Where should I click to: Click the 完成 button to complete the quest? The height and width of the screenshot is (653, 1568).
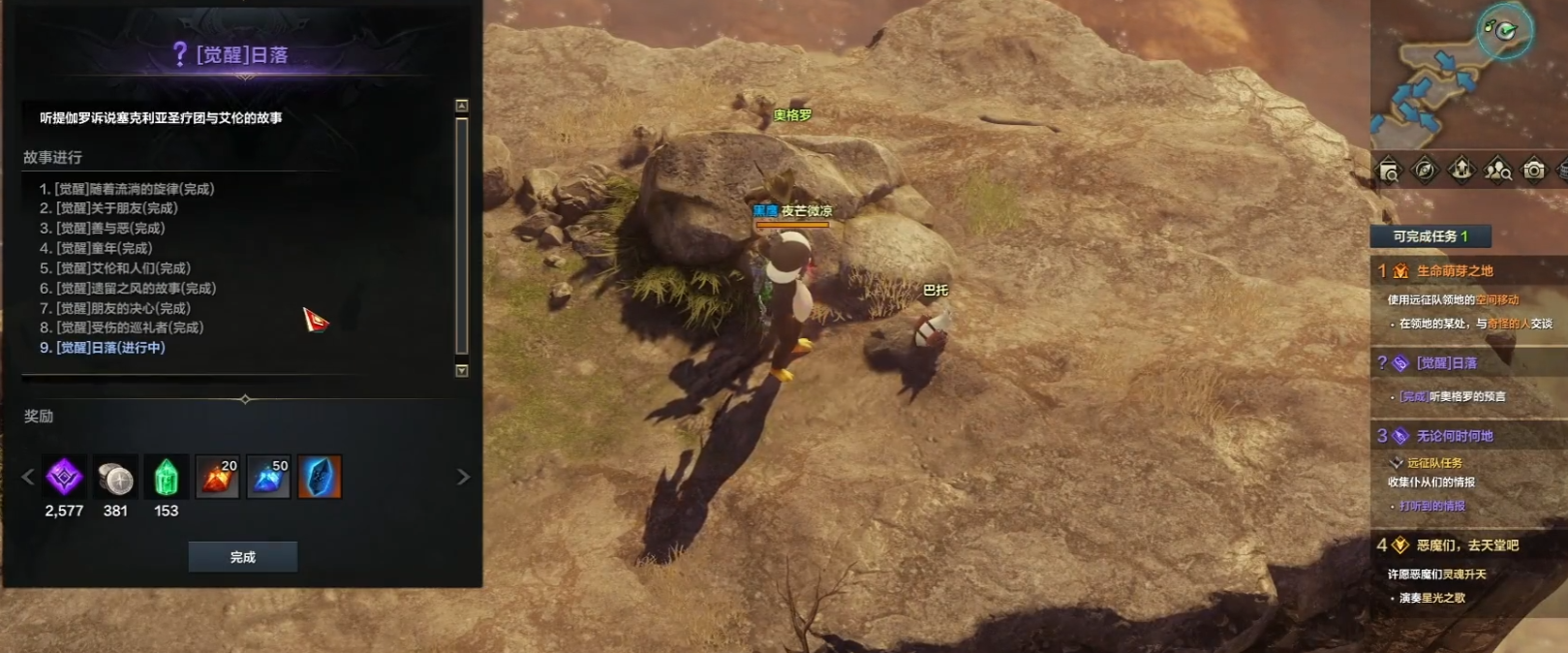point(242,557)
